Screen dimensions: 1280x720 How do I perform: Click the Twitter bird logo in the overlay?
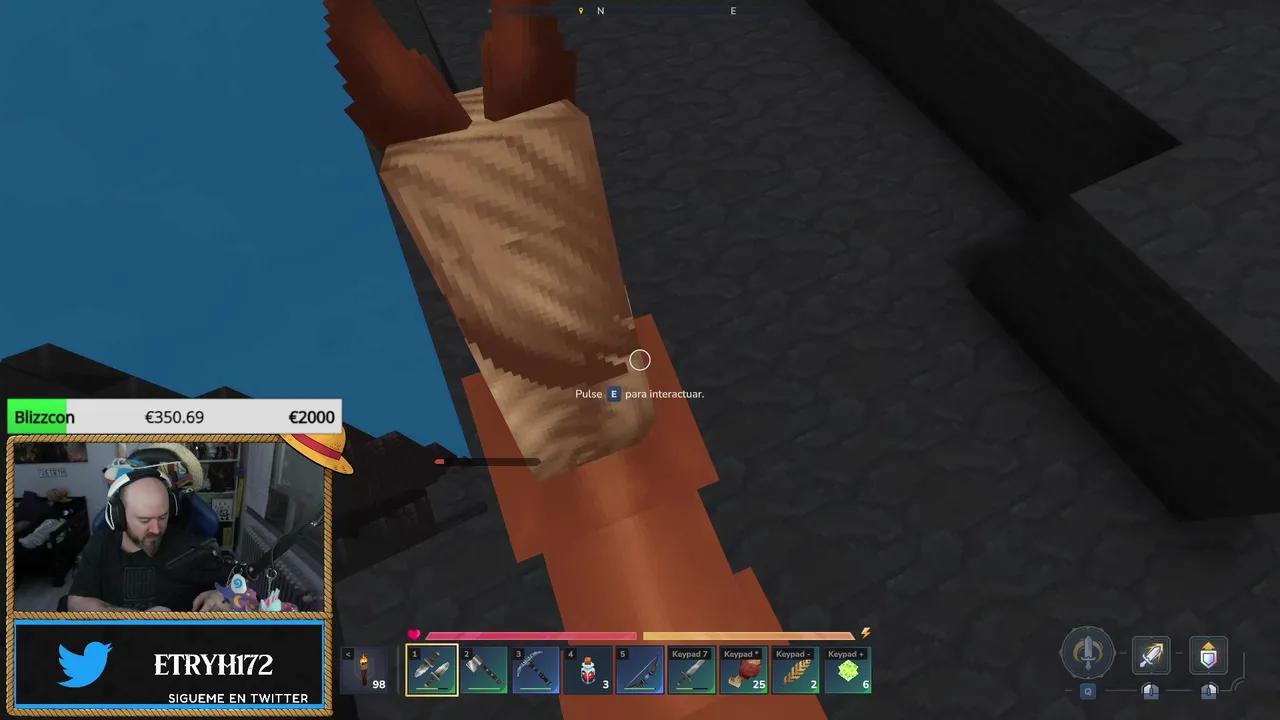[84, 663]
